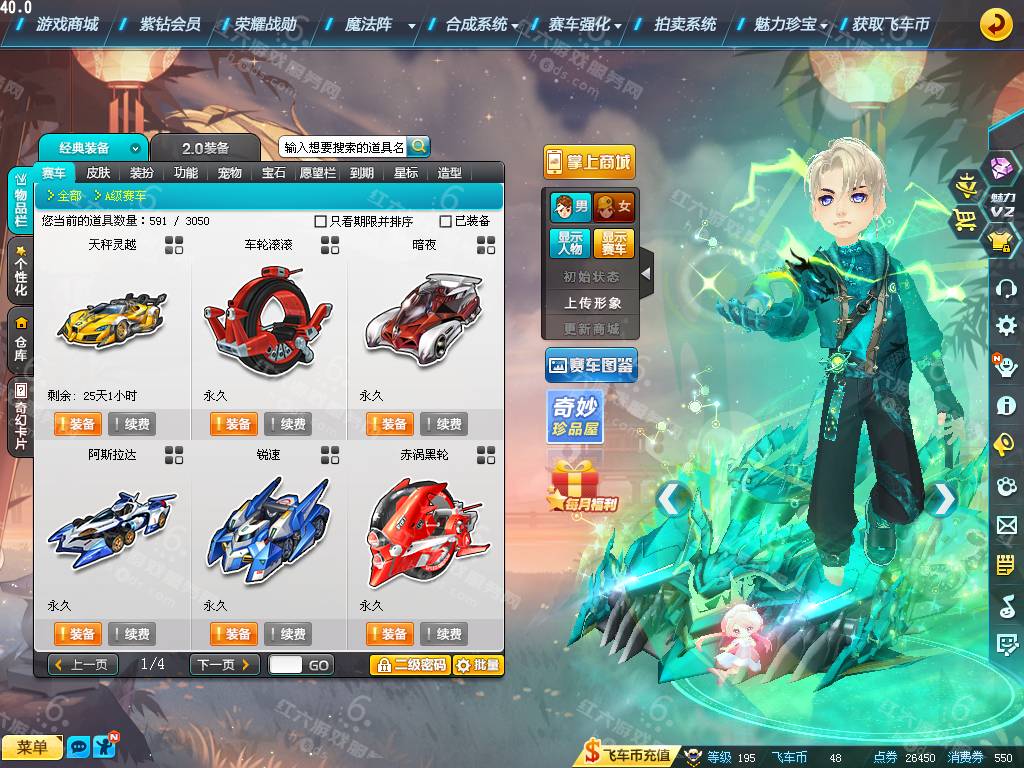Screen dimensions: 1024x768
Task: Renew the 车轮滚滚 vehicle with 续费
Action: [x=288, y=424]
